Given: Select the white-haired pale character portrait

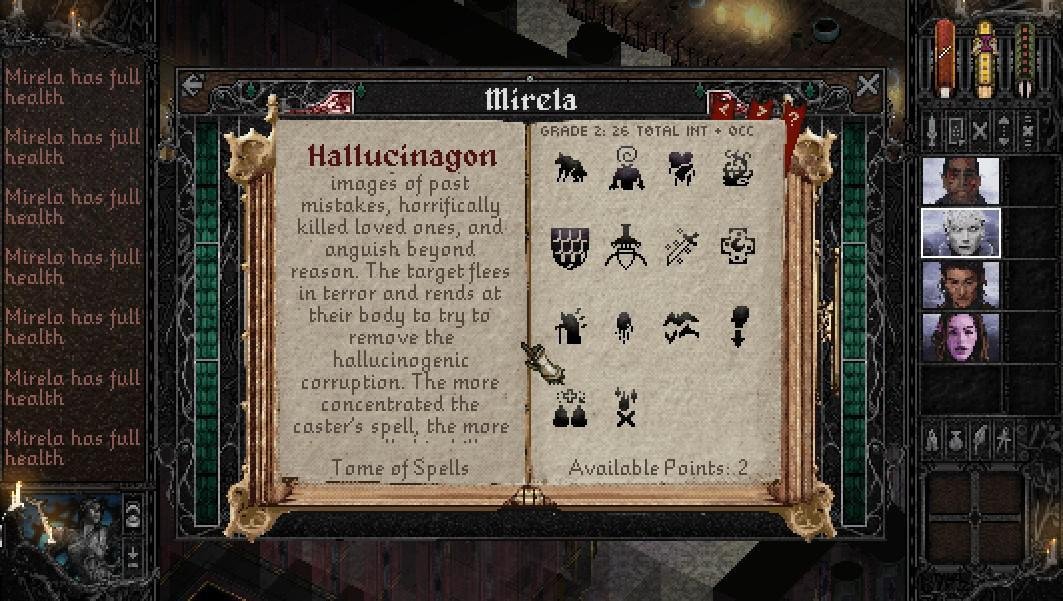Looking at the screenshot, I should coord(960,233).
